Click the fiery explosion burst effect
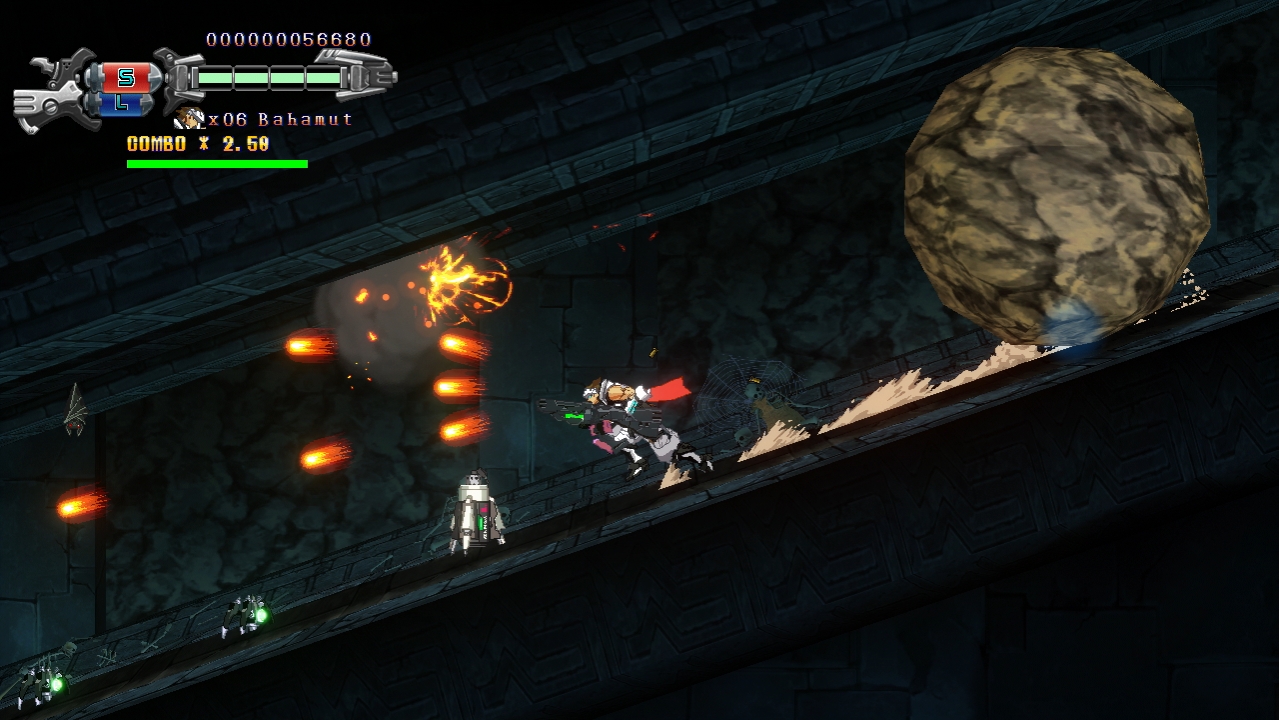The height and width of the screenshot is (720, 1280). tap(455, 280)
